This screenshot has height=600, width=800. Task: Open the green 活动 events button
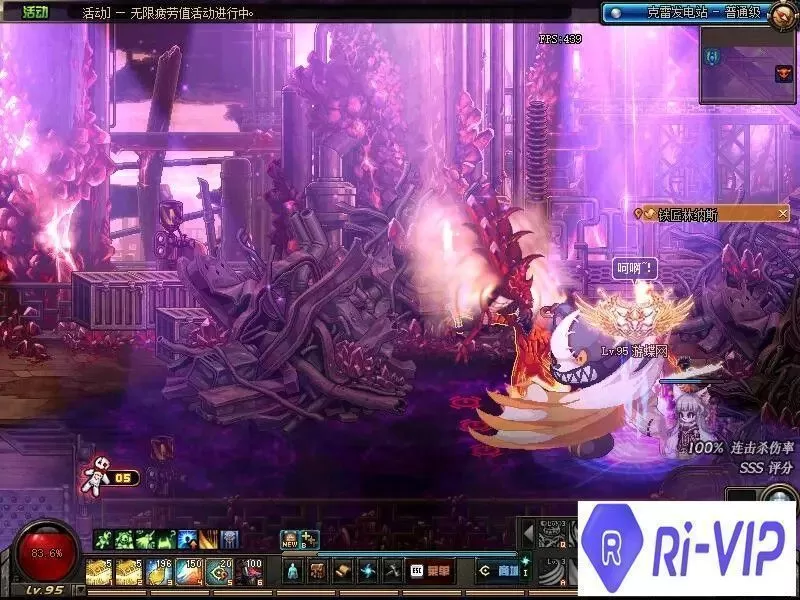(34, 13)
